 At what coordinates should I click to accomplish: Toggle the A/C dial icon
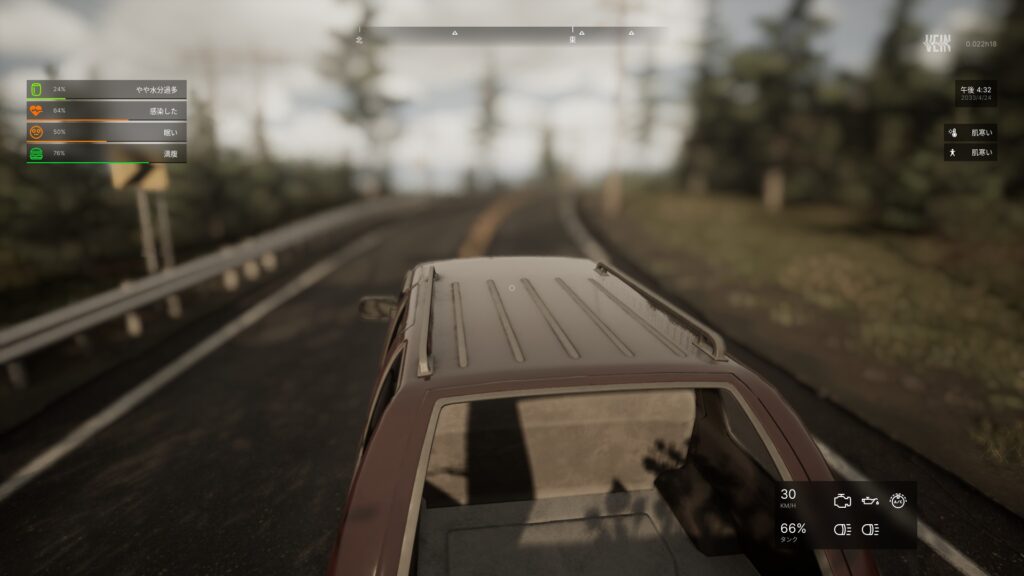[x=898, y=498]
